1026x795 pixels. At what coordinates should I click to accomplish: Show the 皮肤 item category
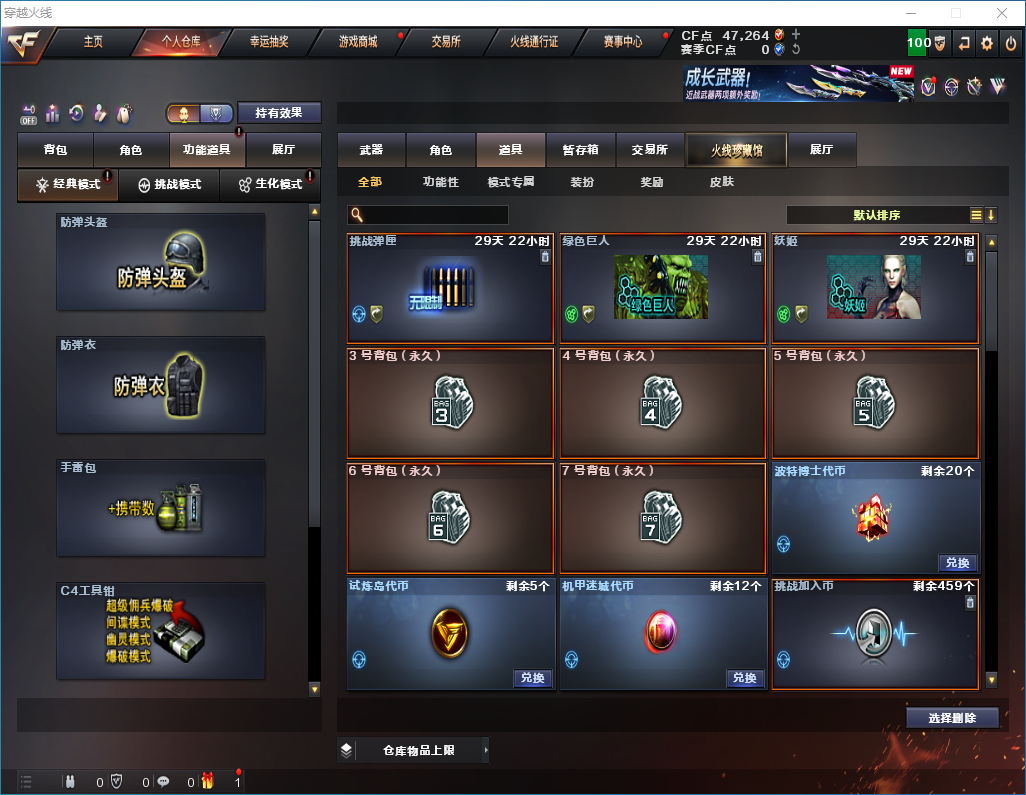(721, 182)
